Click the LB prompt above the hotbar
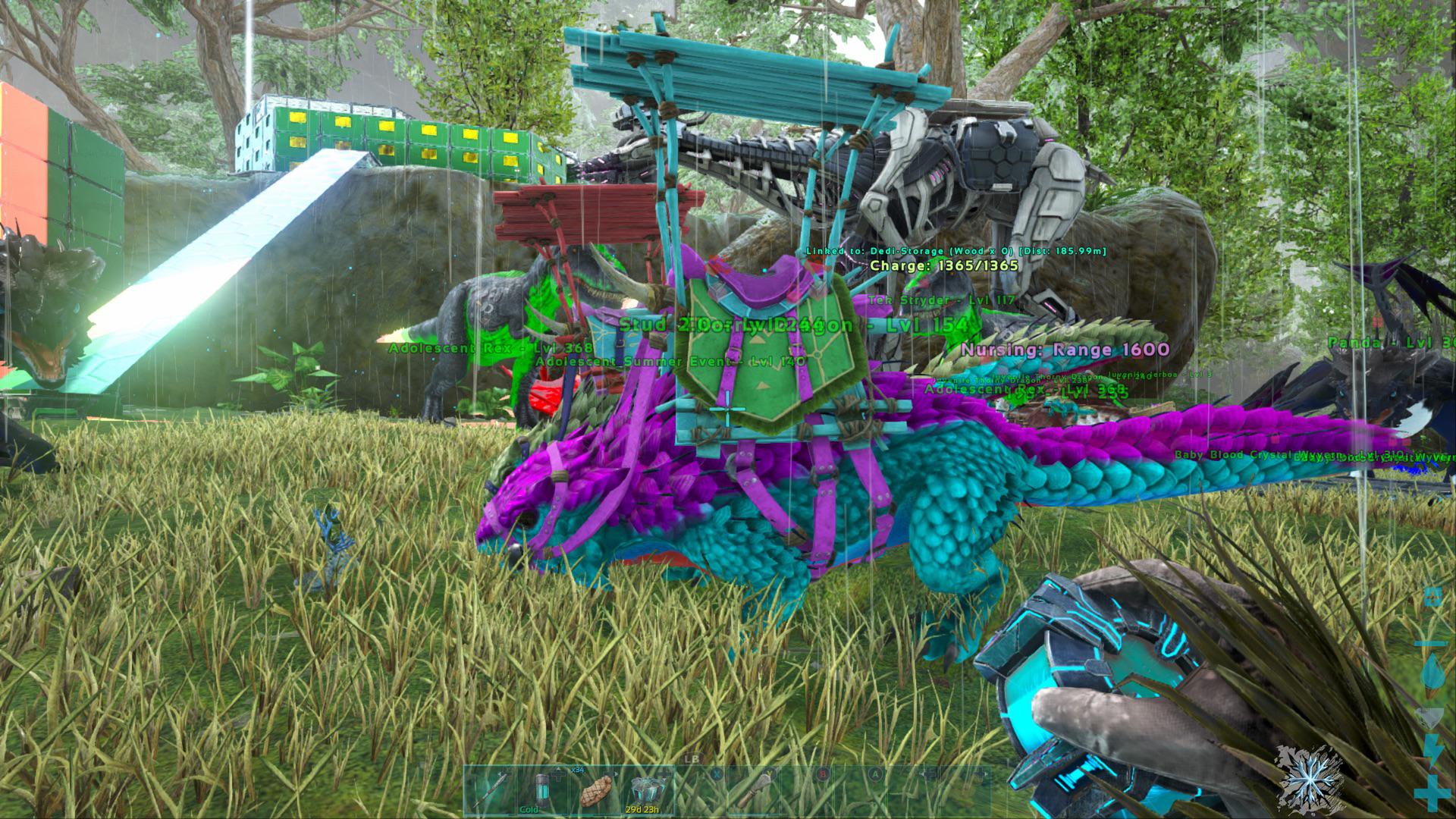Image resolution: width=1456 pixels, height=819 pixels. pyautogui.click(x=692, y=758)
